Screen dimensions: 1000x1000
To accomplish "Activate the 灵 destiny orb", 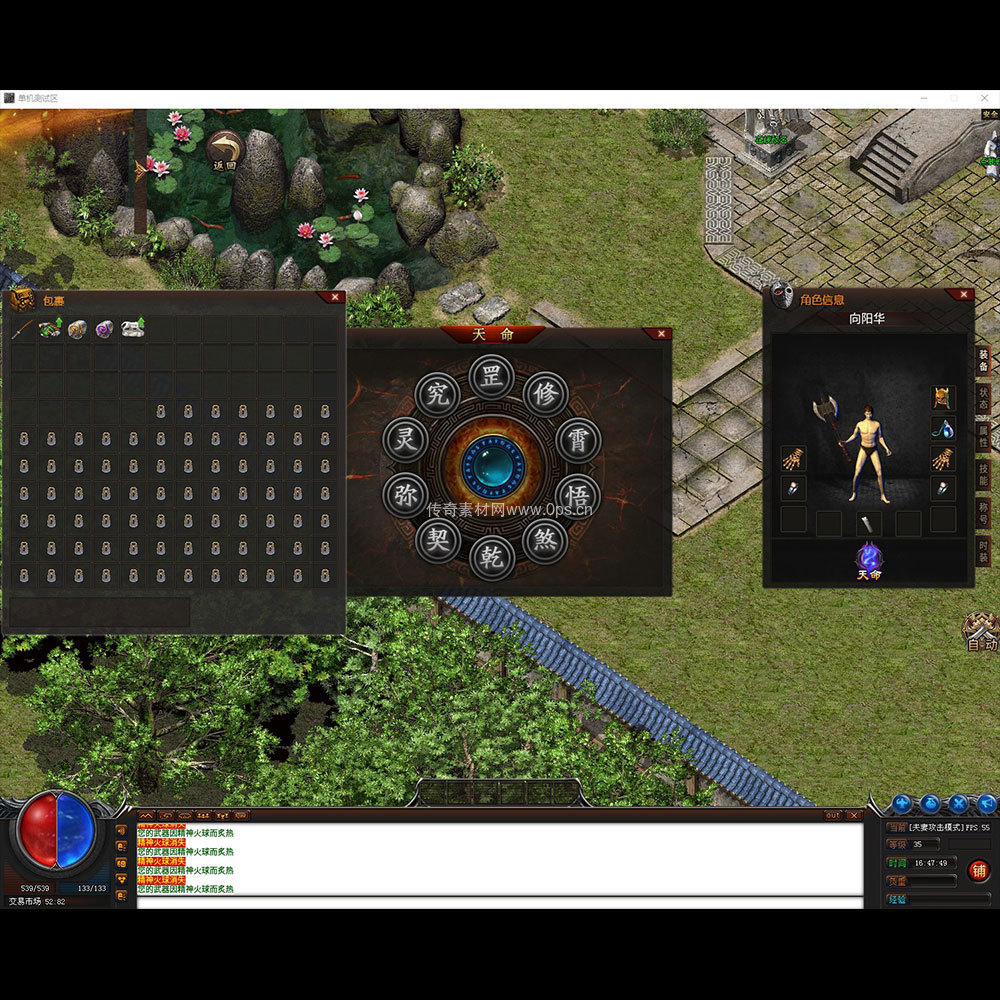I will coord(405,441).
